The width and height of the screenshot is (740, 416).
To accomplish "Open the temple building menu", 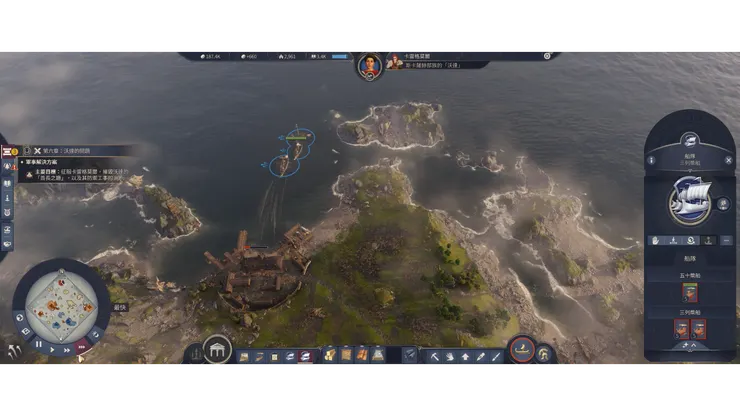I will pyautogui.click(x=217, y=351).
